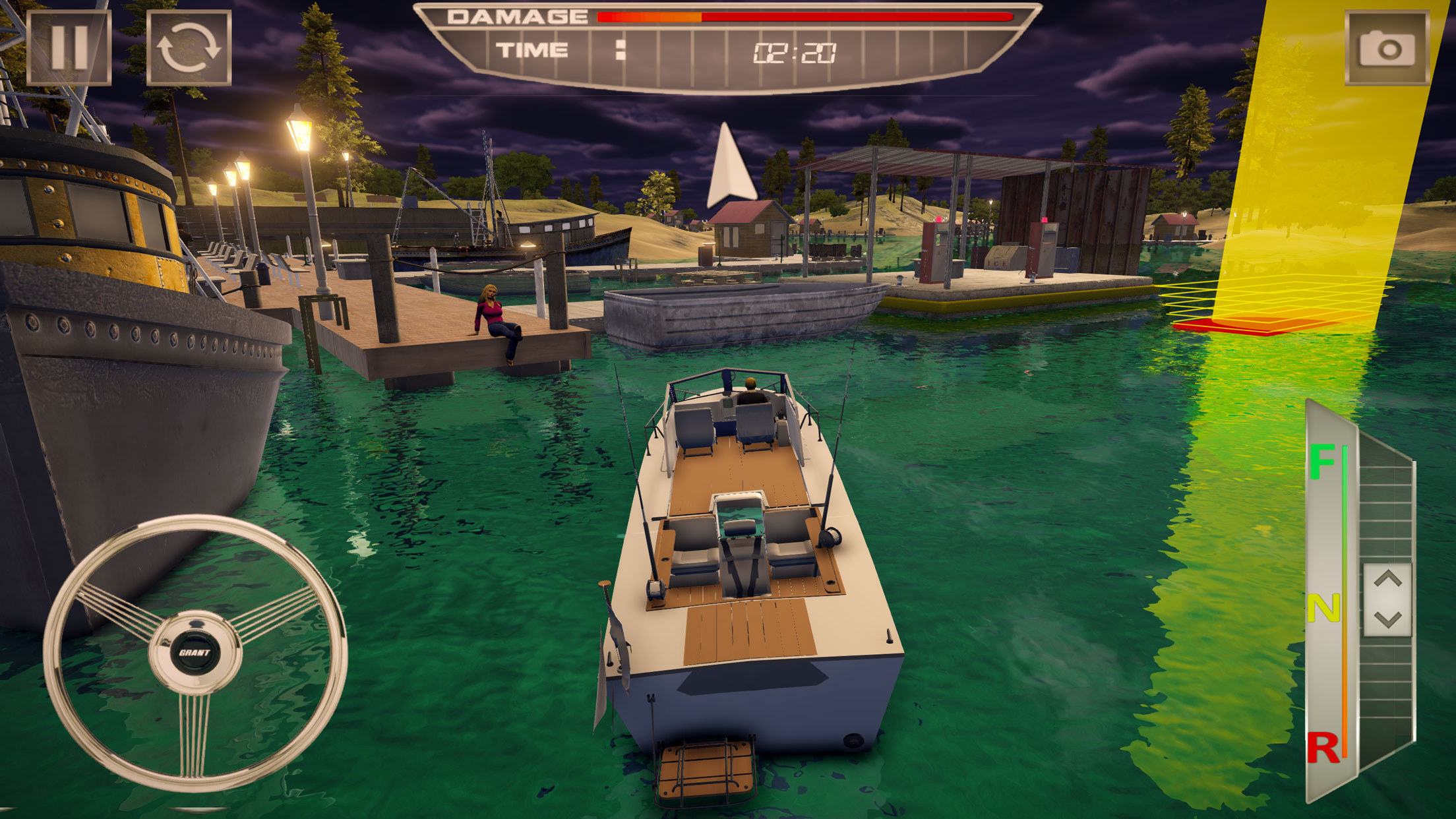Screen dimensions: 1456x819
Task: Pause the game
Action: [x=69, y=47]
